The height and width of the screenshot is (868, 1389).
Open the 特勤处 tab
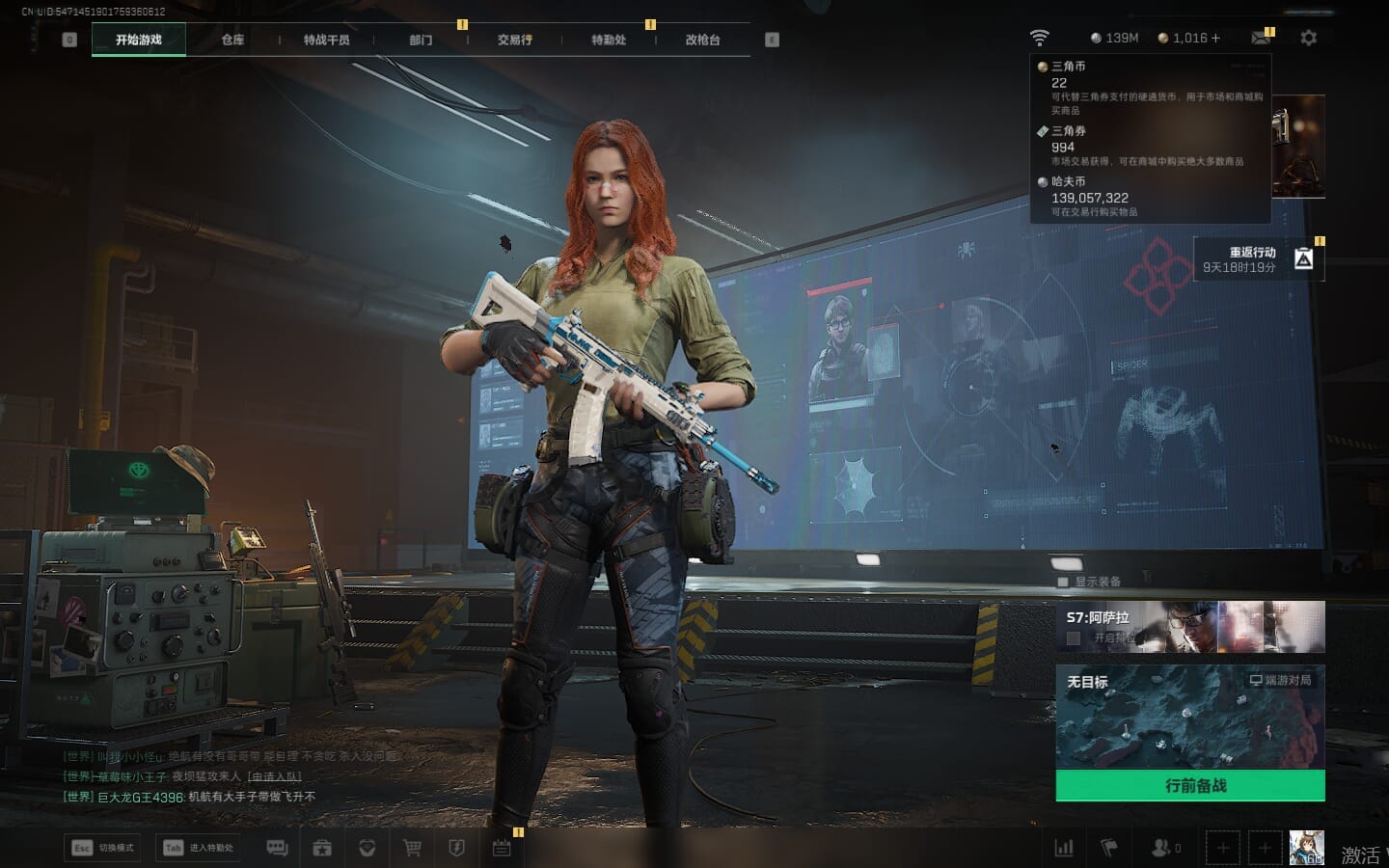pos(609,40)
